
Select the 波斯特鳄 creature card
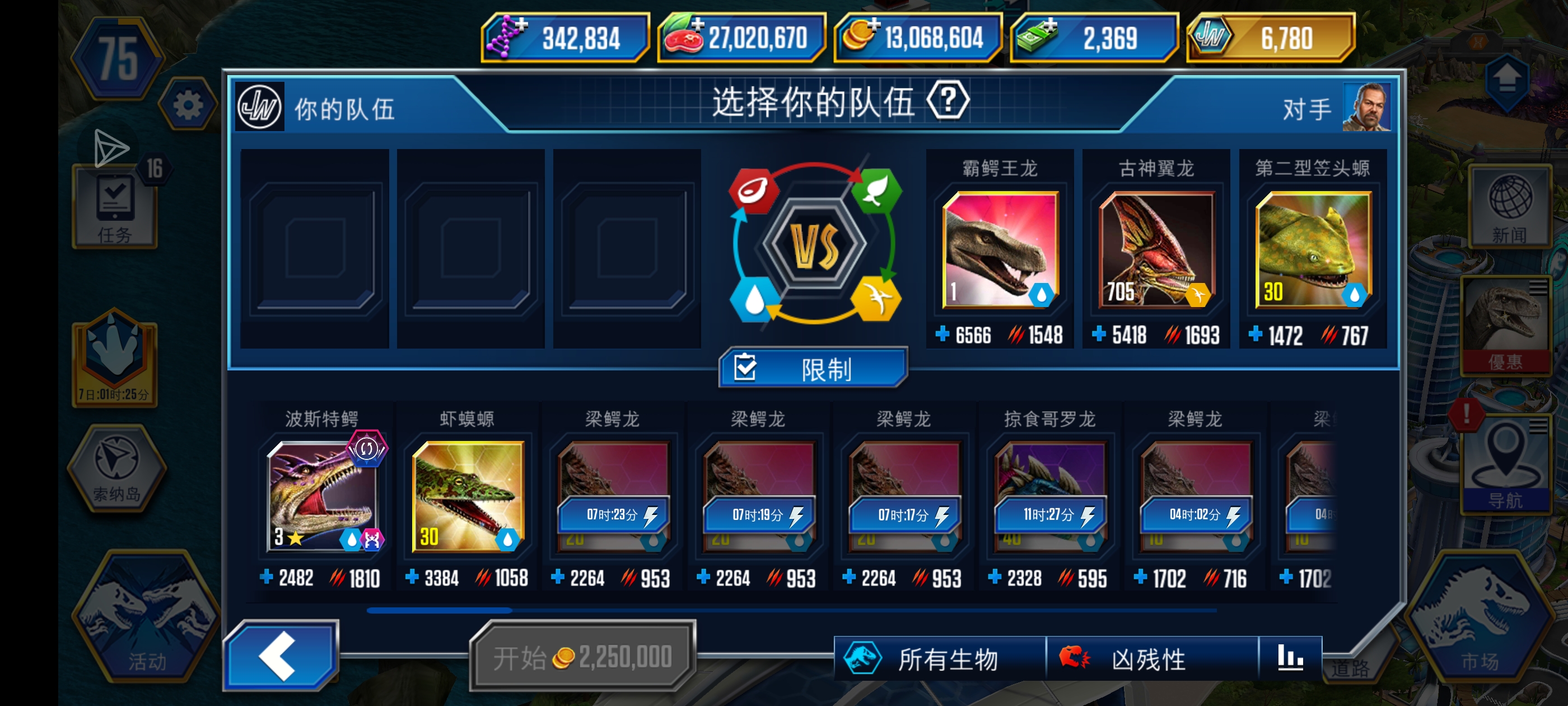point(321,494)
